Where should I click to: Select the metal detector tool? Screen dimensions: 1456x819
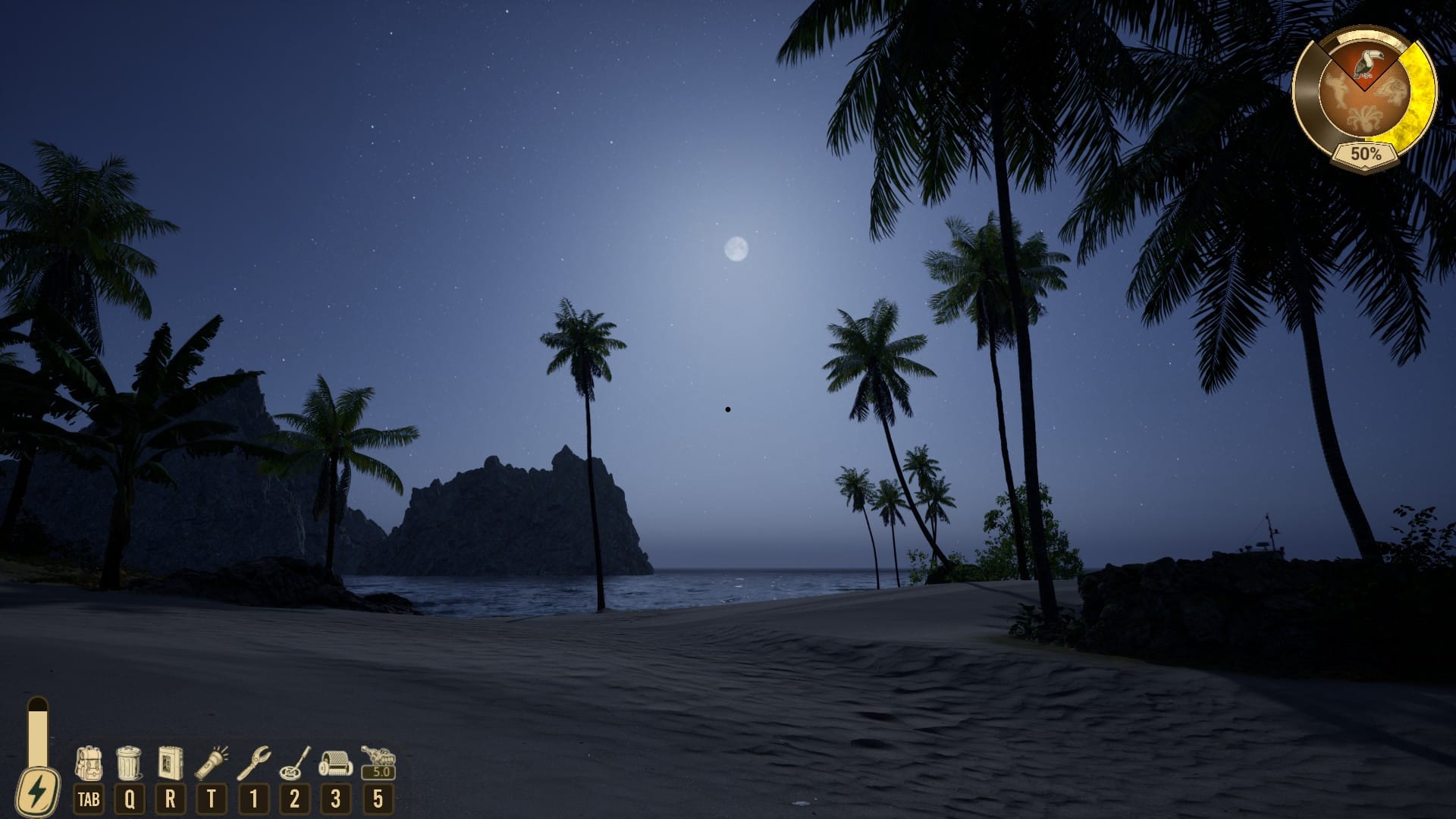(294, 763)
